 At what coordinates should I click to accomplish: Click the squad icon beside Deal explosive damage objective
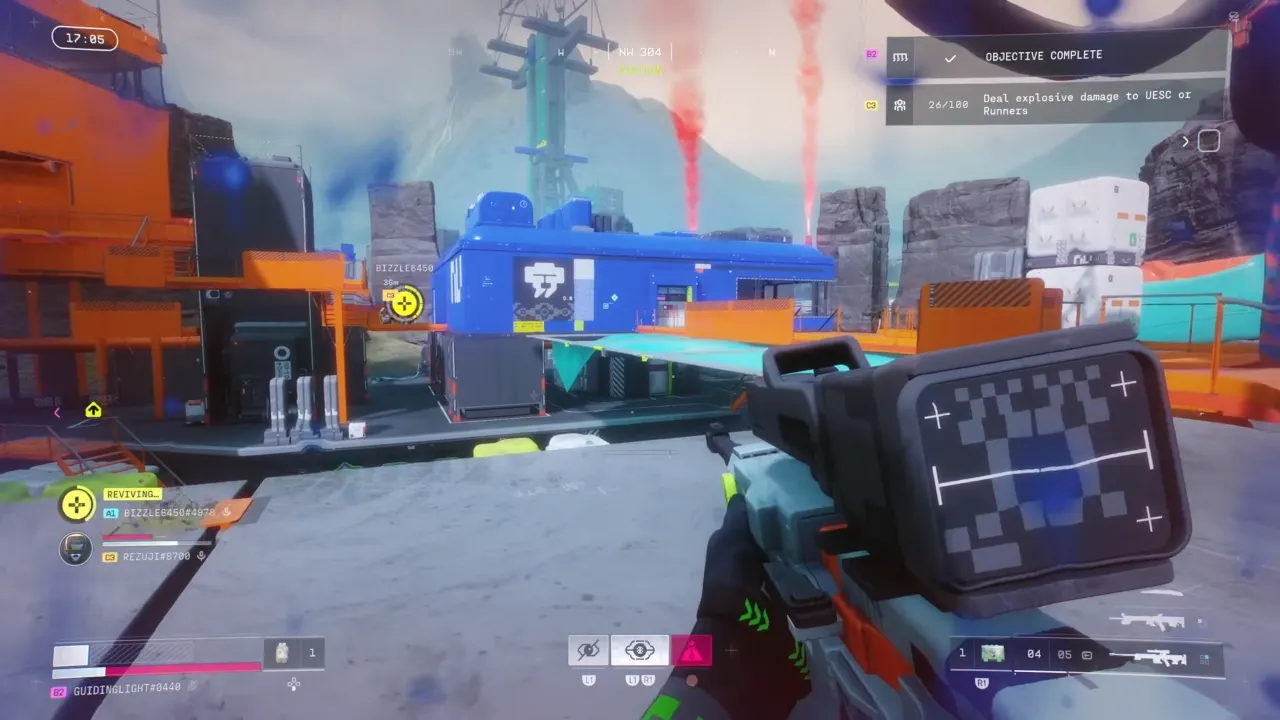[x=898, y=103]
